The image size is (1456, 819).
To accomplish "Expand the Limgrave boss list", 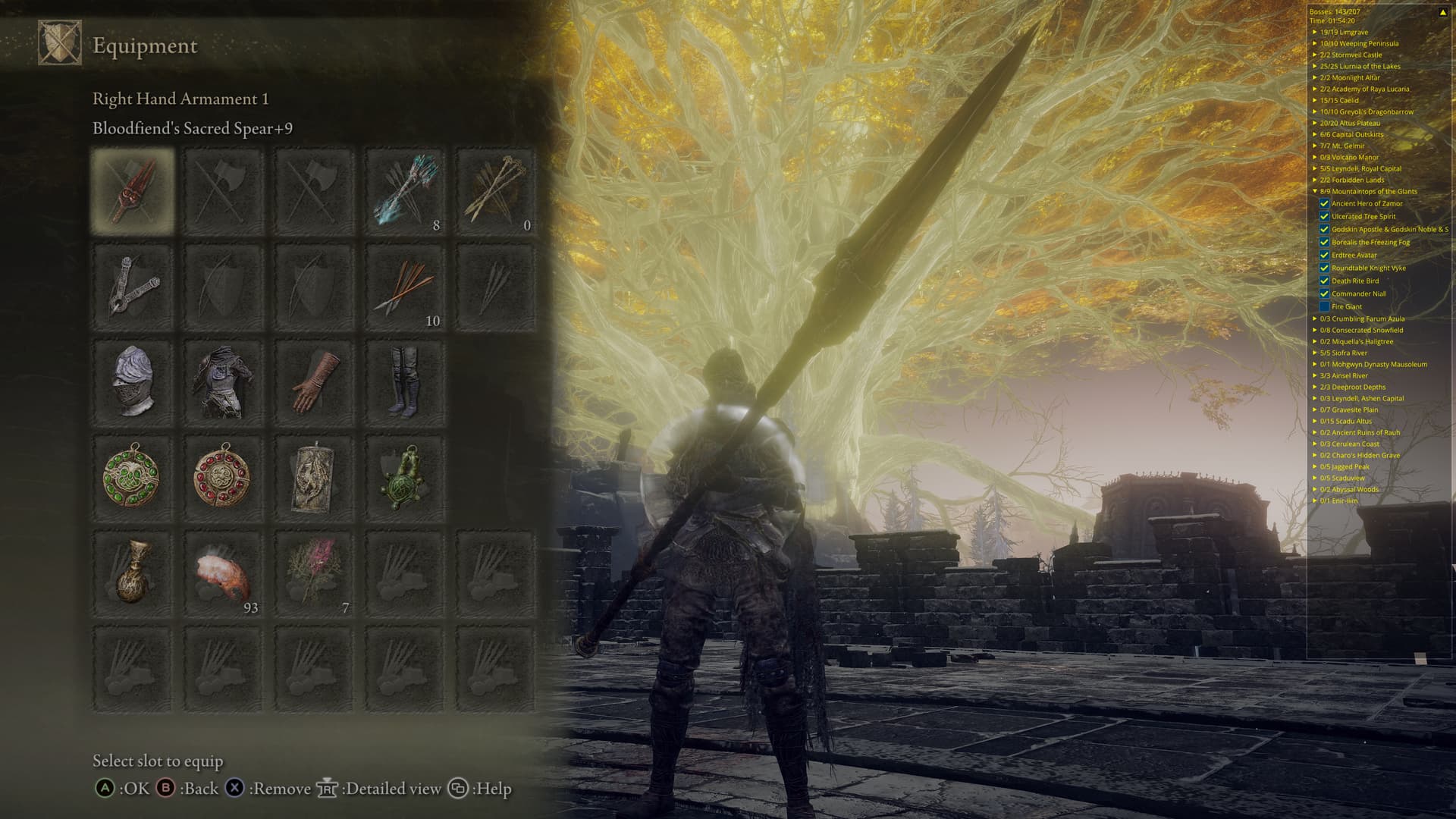I will 1315,32.
